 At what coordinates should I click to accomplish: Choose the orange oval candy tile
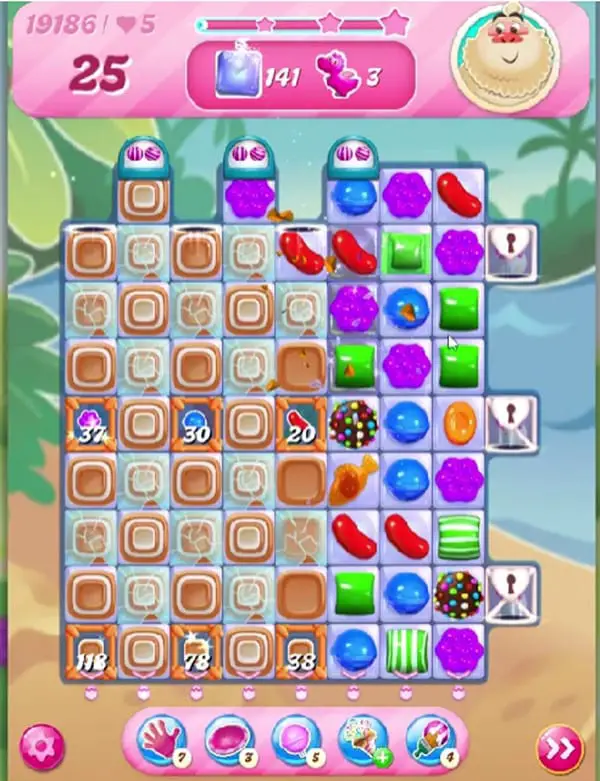pyautogui.click(x=459, y=422)
